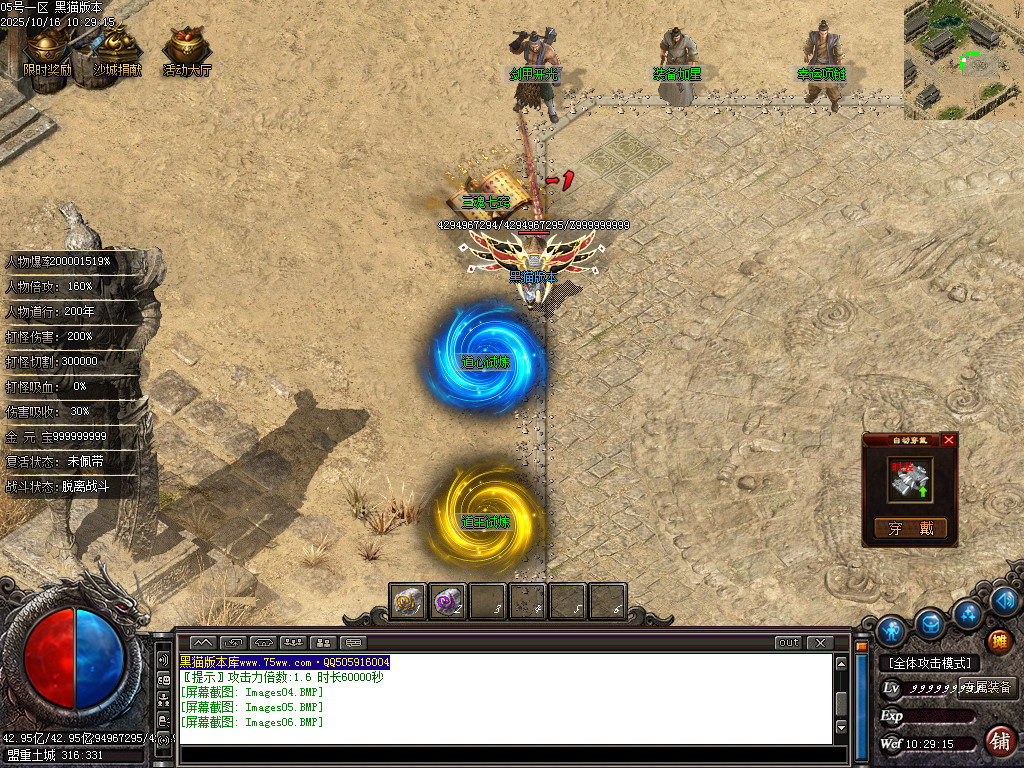
Task: Open the red 铺 shop button
Action: tap(999, 741)
